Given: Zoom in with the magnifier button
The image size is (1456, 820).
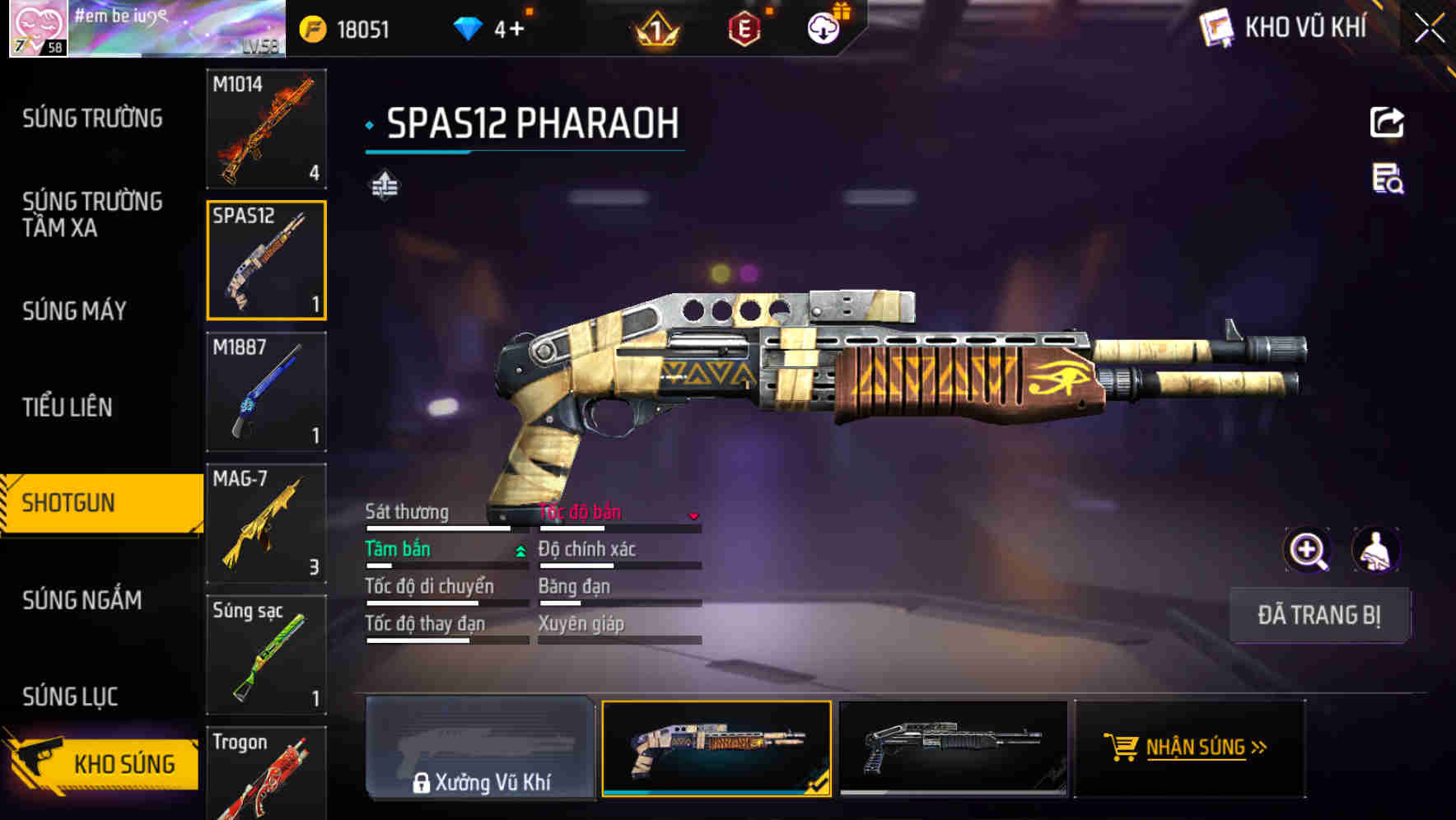Looking at the screenshot, I should [x=1308, y=550].
